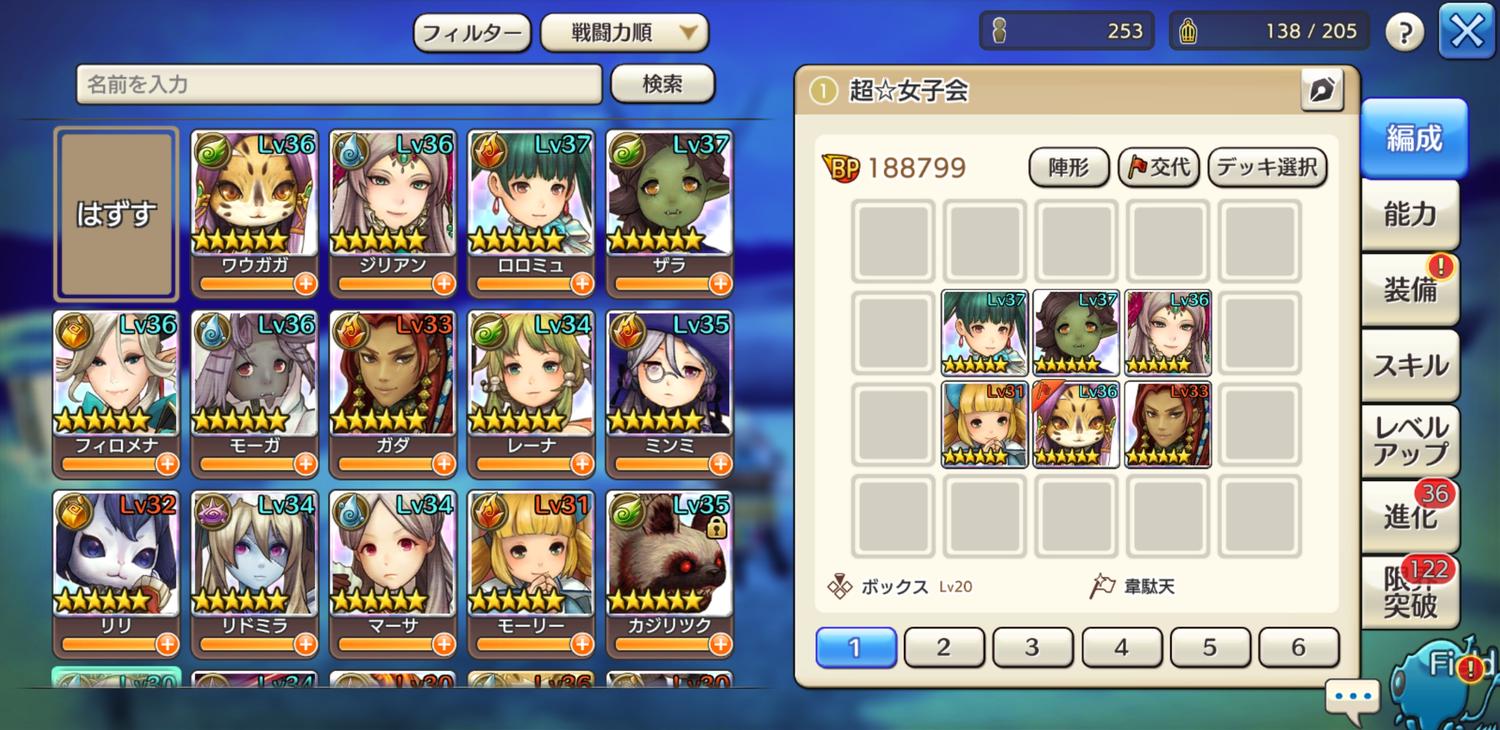
Task: Open the 装備 equipment tab
Action: point(1409,290)
